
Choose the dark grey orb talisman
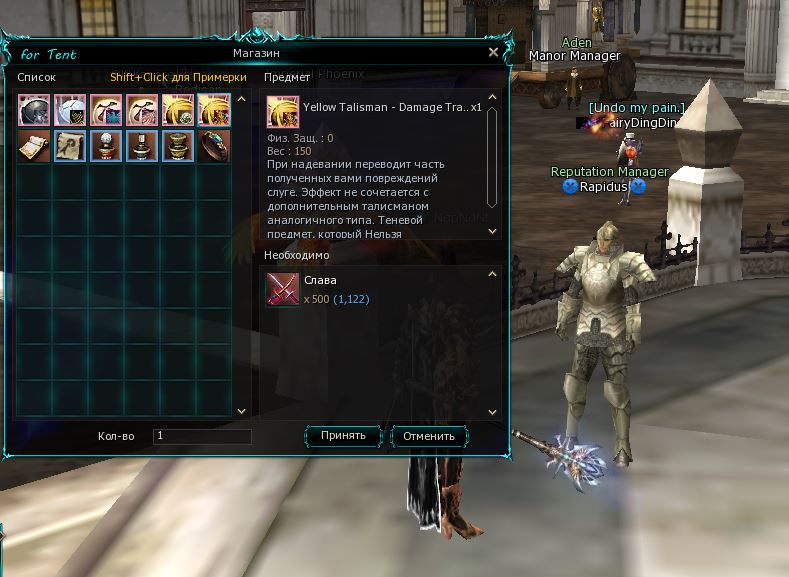[x=34, y=109]
